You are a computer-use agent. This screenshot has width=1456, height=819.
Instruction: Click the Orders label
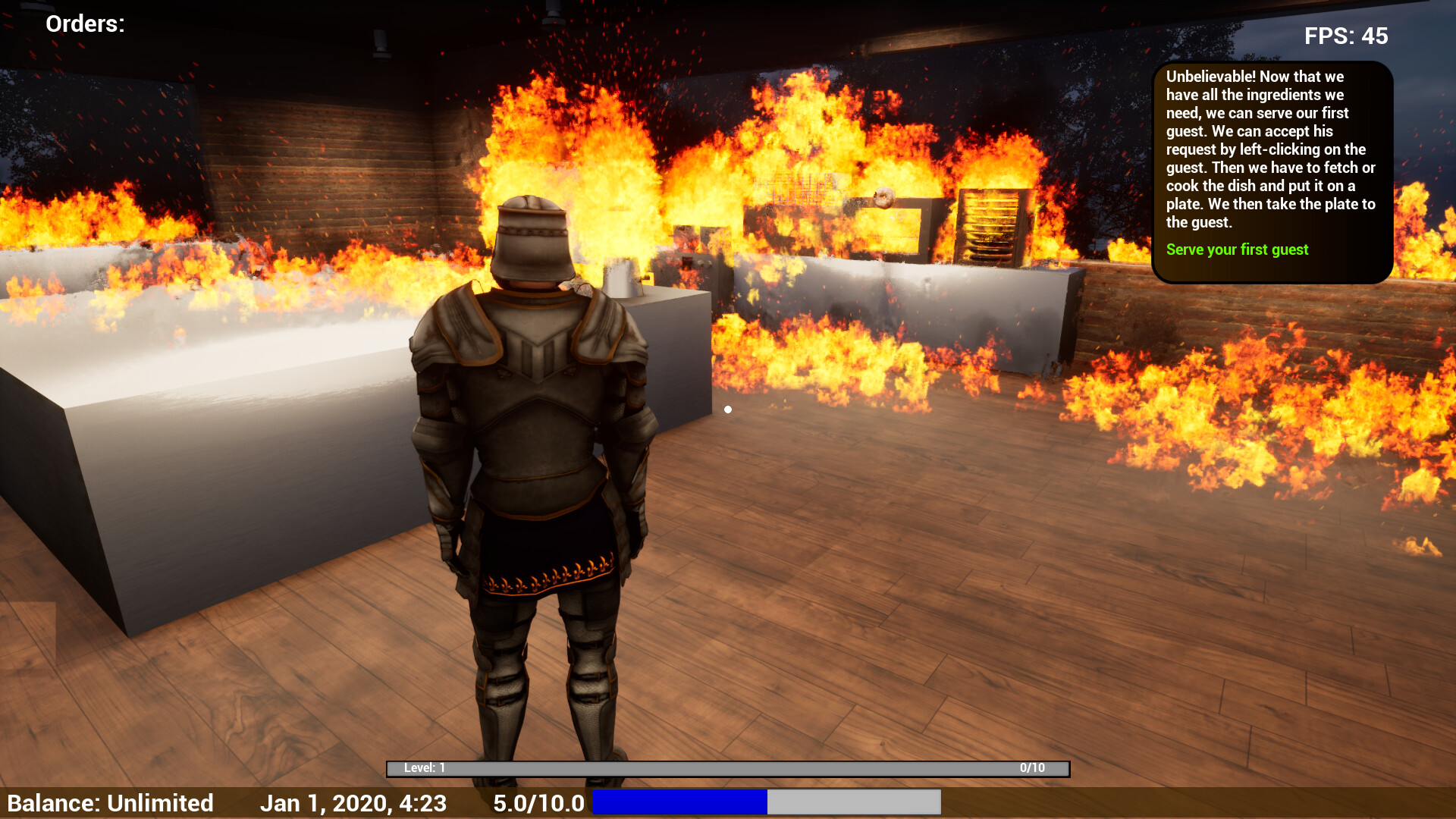[x=83, y=24]
